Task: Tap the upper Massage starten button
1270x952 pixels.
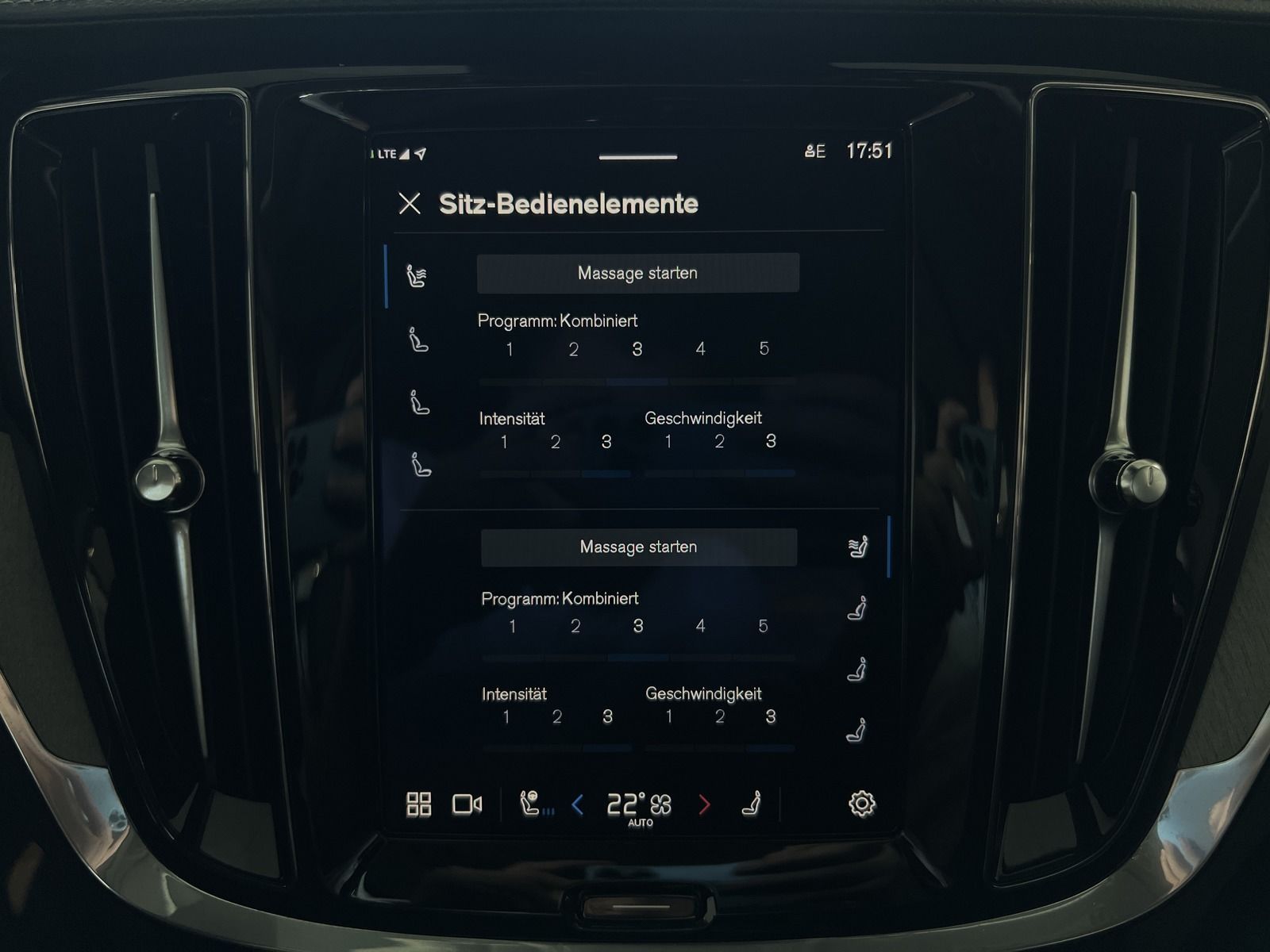Action: (x=637, y=273)
